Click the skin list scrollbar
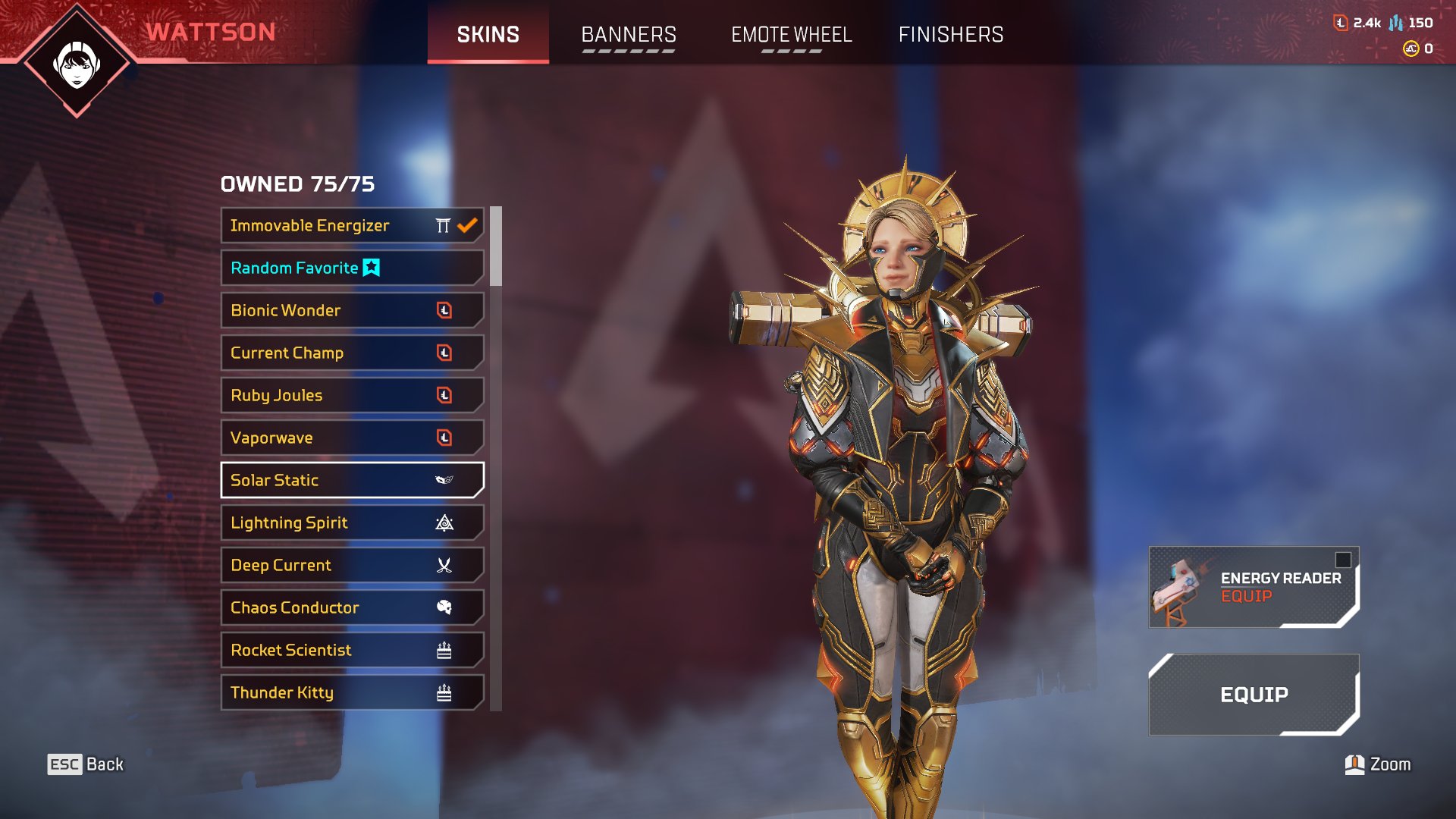Image resolution: width=1456 pixels, height=819 pixels. tap(496, 247)
